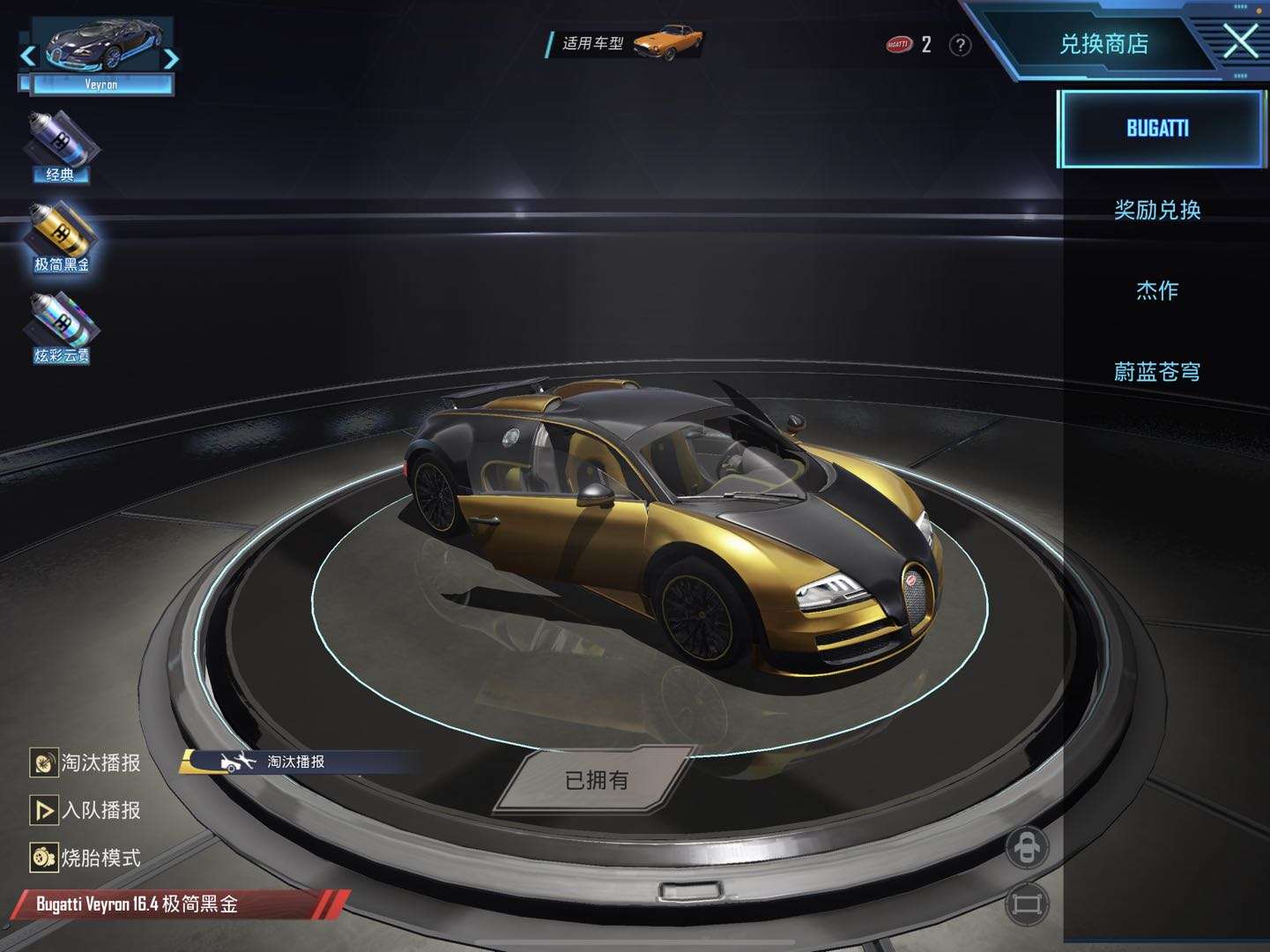Screen dimensions: 1270x952
Task: Close the exchange shop with the X
Action: (x=1241, y=41)
